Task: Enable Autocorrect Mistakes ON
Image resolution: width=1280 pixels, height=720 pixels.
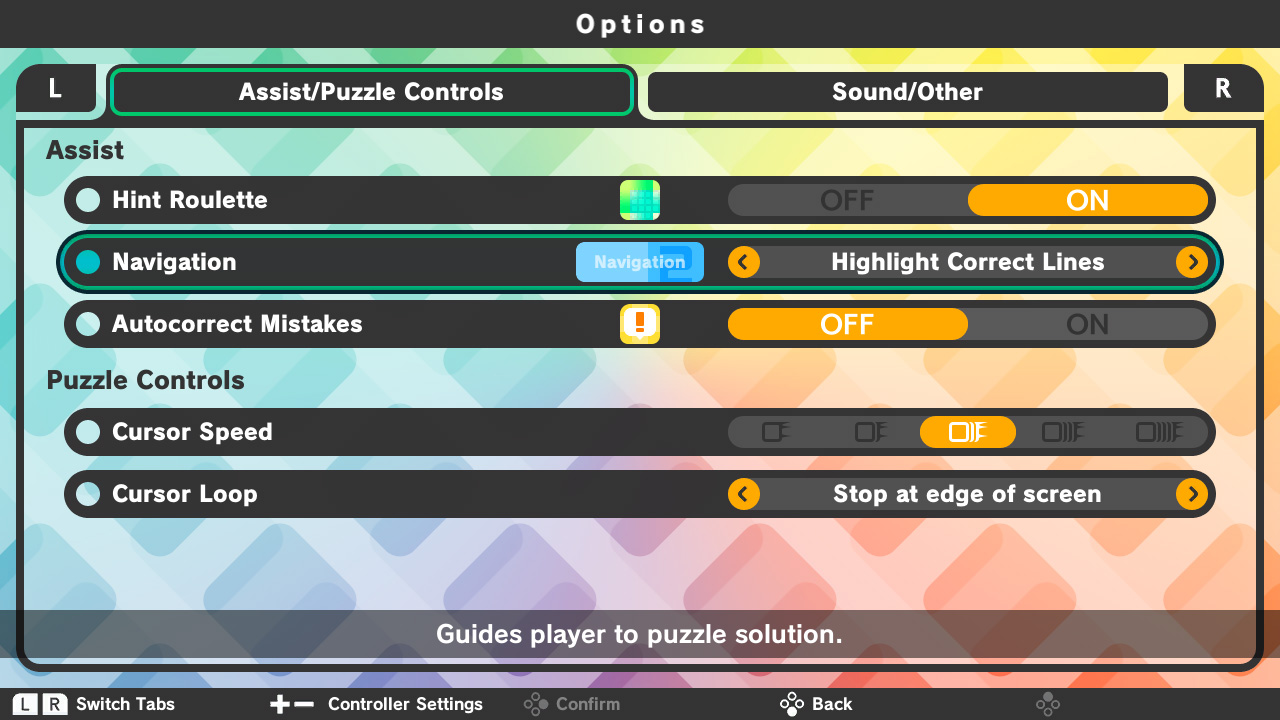Action: pyautogui.click(x=1088, y=323)
